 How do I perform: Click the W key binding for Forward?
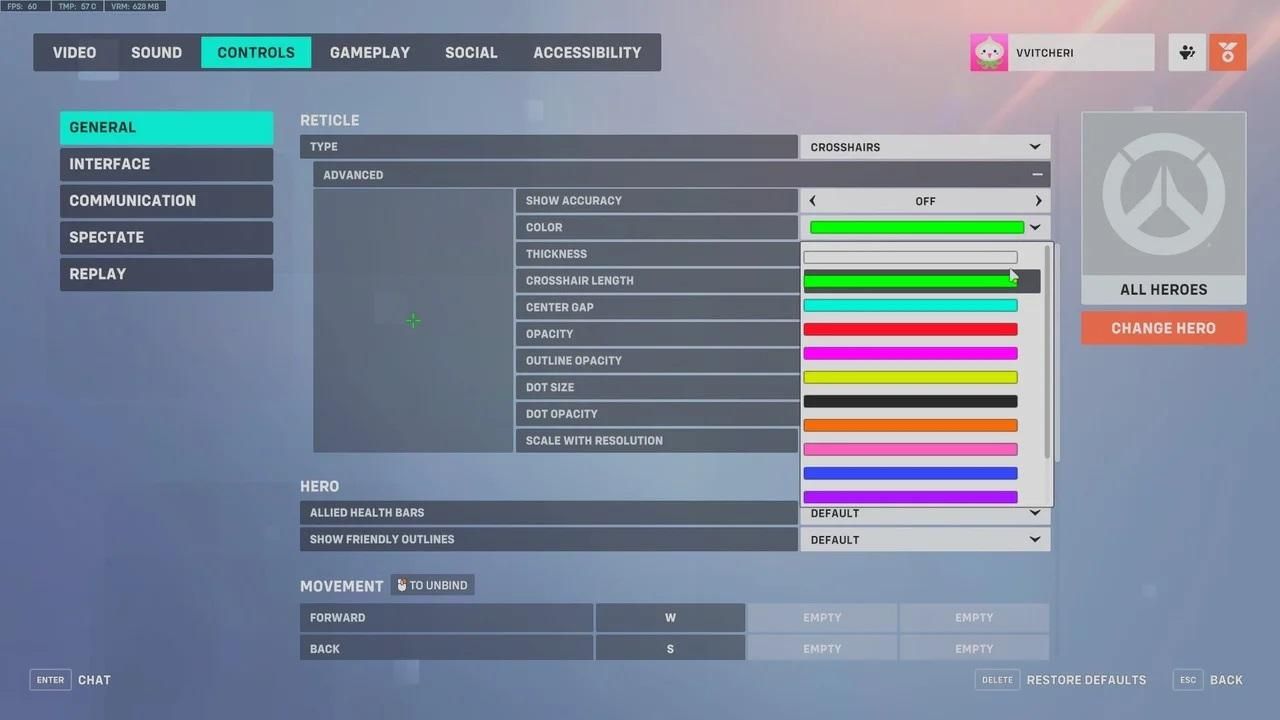click(670, 618)
